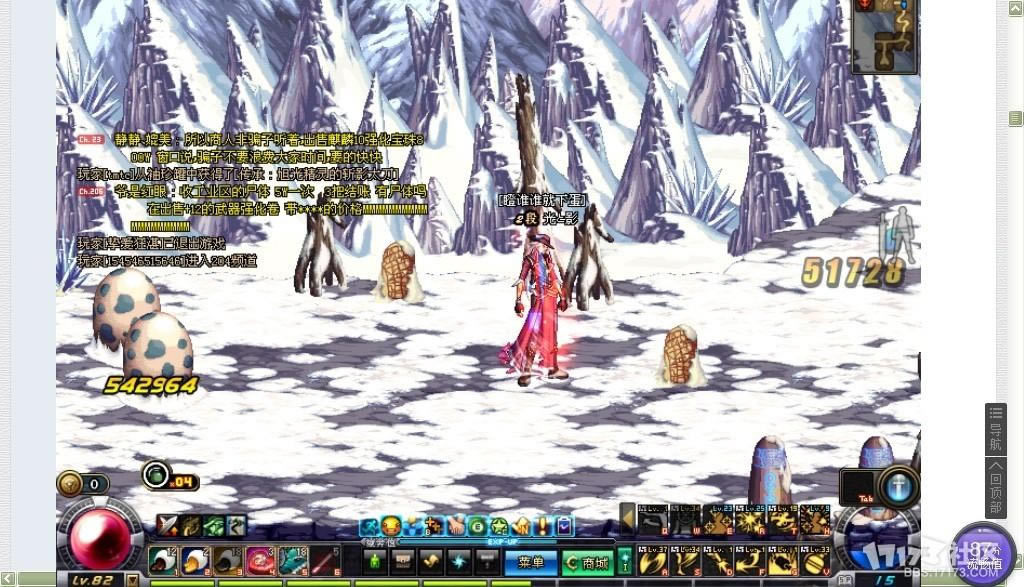Click the 回顶部 back-to-top sidebar button

click(x=996, y=487)
